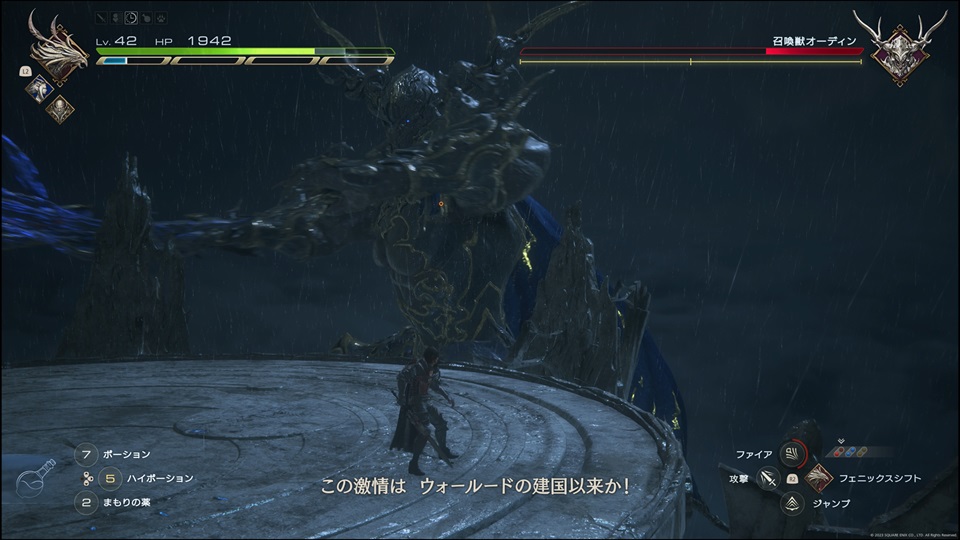
Task: Select the ジャンプ action icon
Action: pos(792,503)
